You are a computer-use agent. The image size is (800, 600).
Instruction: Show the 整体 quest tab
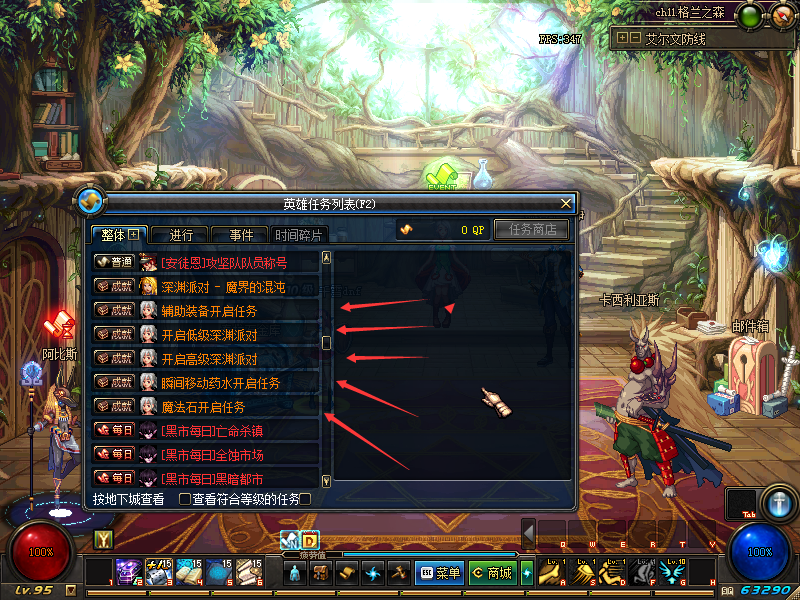click(119, 235)
